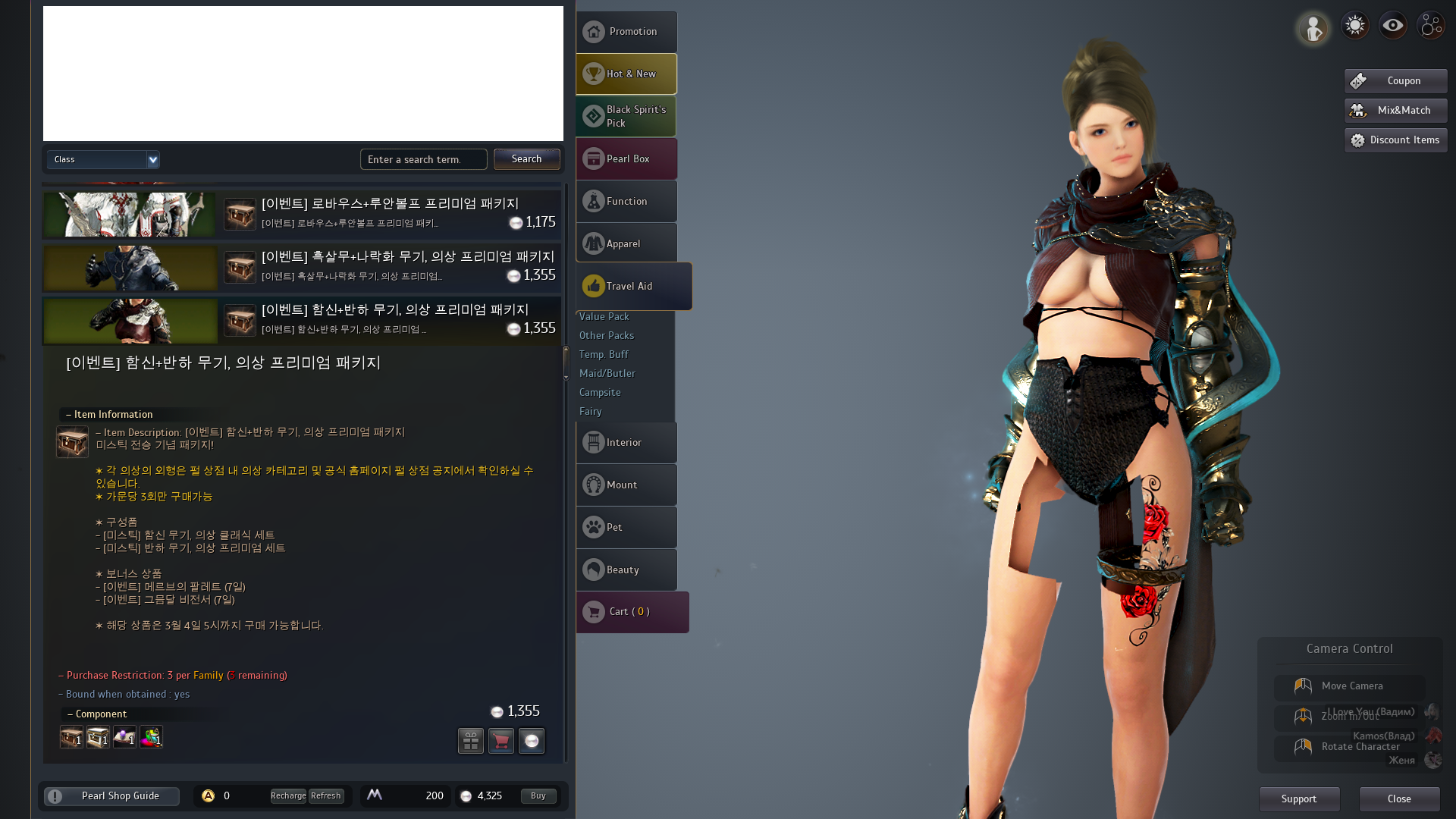
Task: Click the red shopping cart purchase icon
Action: click(x=501, y=741)
